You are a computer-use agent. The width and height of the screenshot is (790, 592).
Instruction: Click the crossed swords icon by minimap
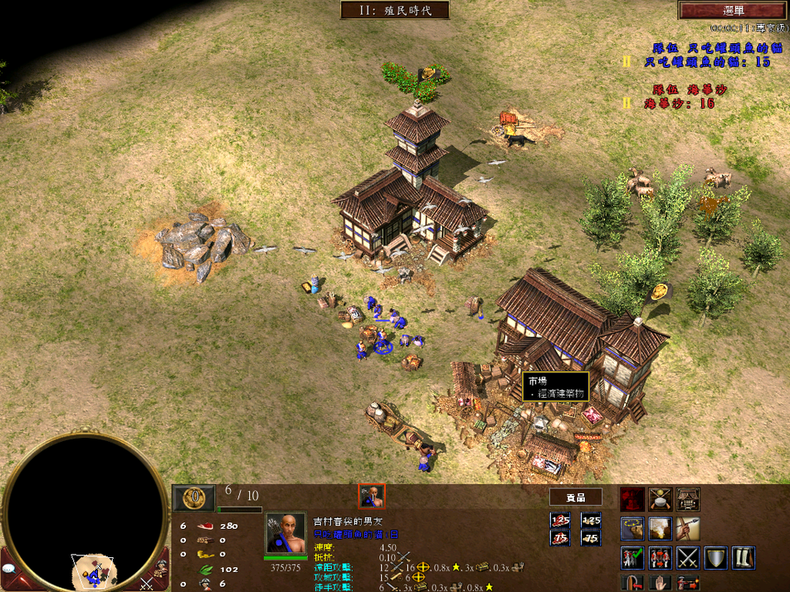coord(148,582)
